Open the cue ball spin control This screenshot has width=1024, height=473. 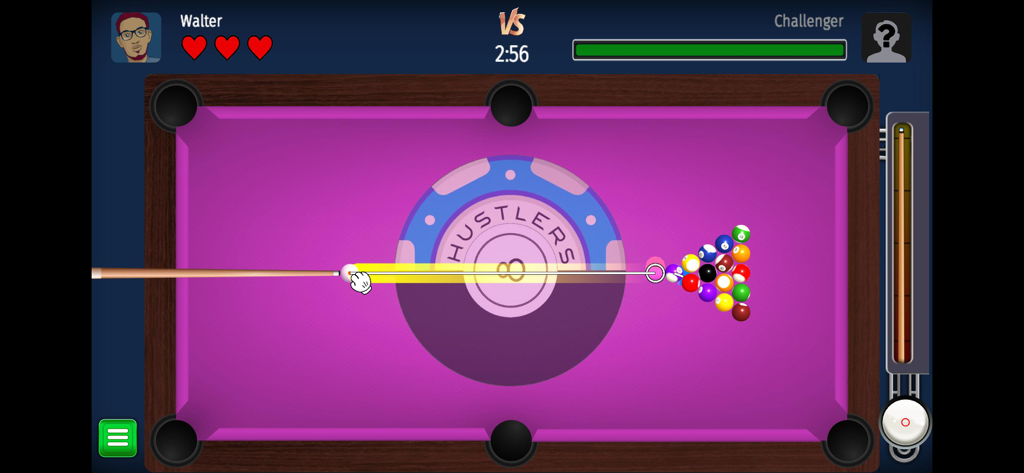(905, 422)
